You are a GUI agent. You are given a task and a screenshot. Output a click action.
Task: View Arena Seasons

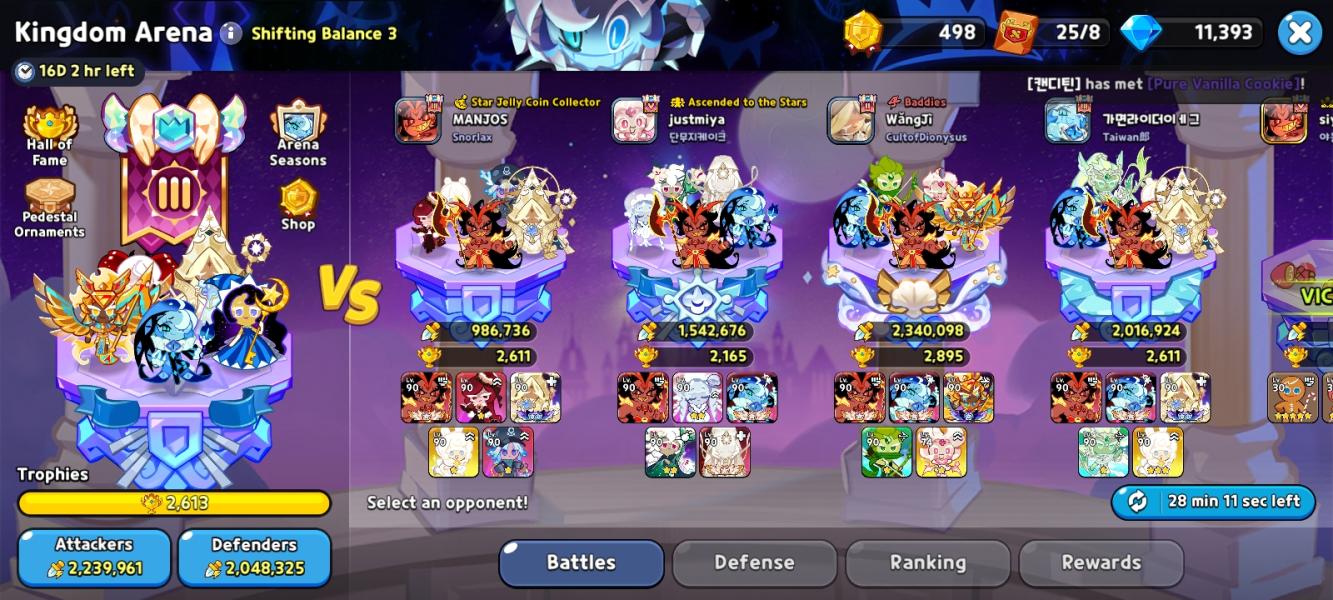click(x=297, y=137)
